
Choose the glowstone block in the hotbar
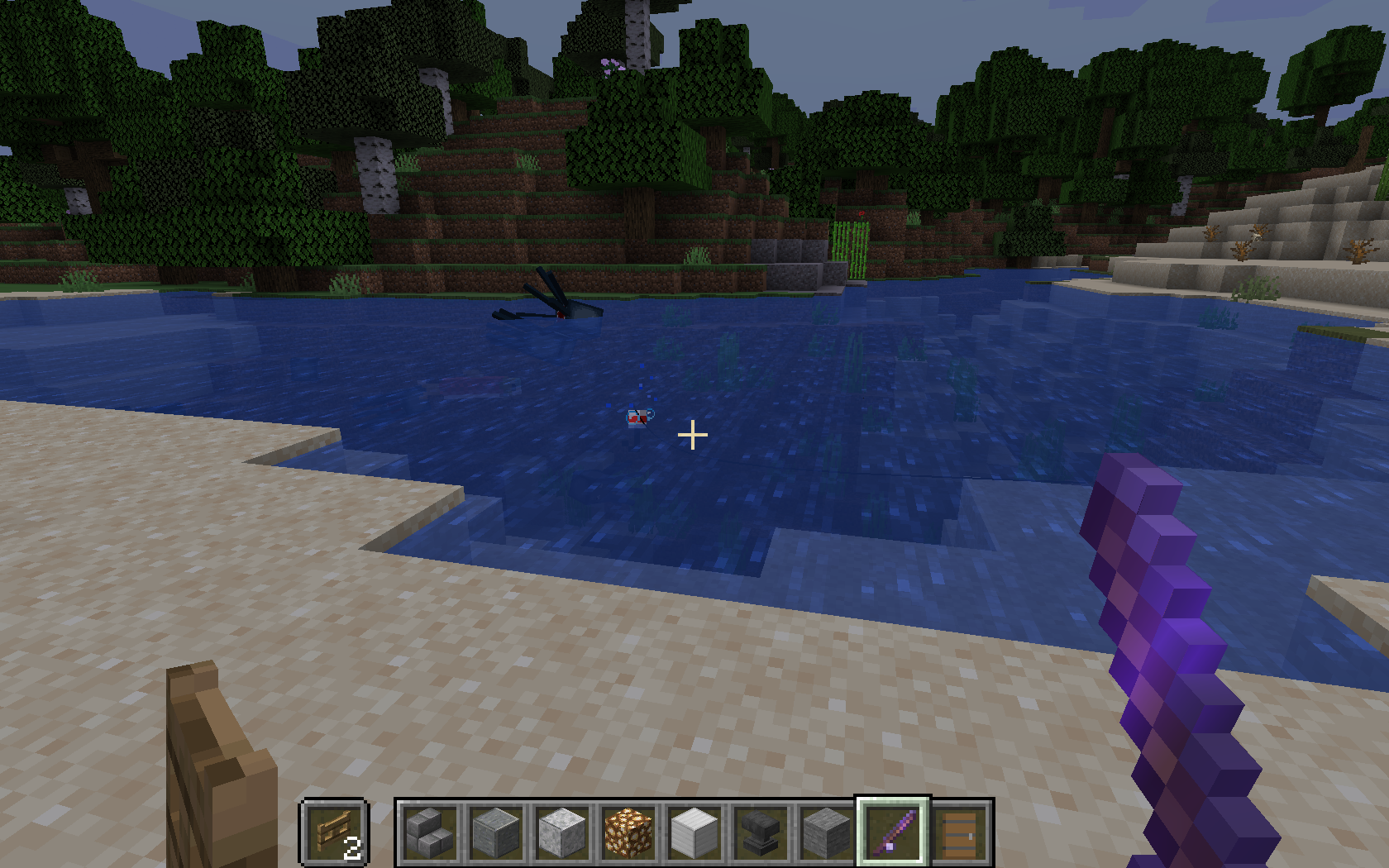tap(628, 832)
